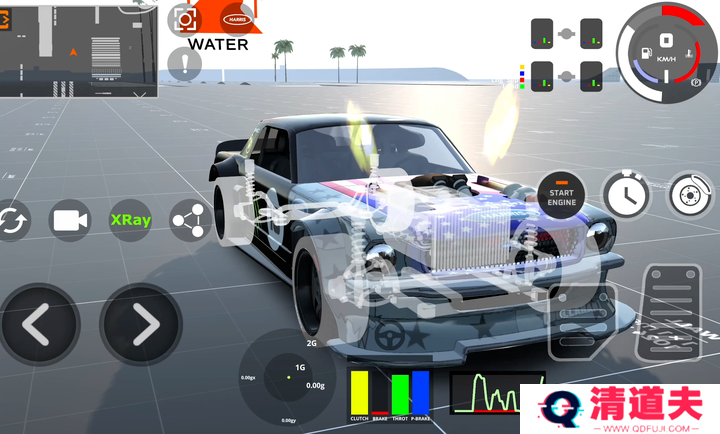
Task: Click the circular refresh arrows button
Action: (x=12, y=220)
